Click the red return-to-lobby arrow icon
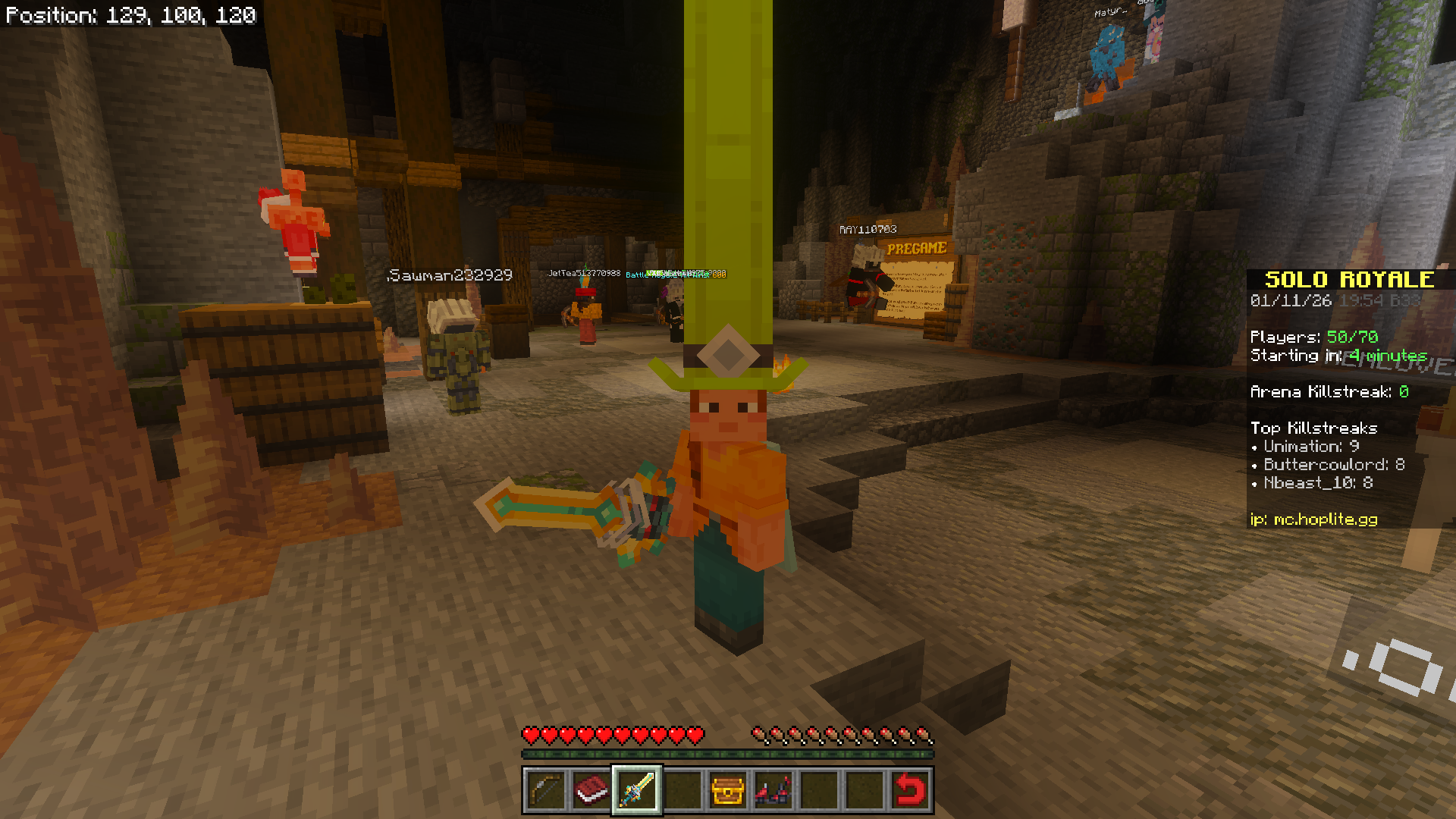 point(908,790)
